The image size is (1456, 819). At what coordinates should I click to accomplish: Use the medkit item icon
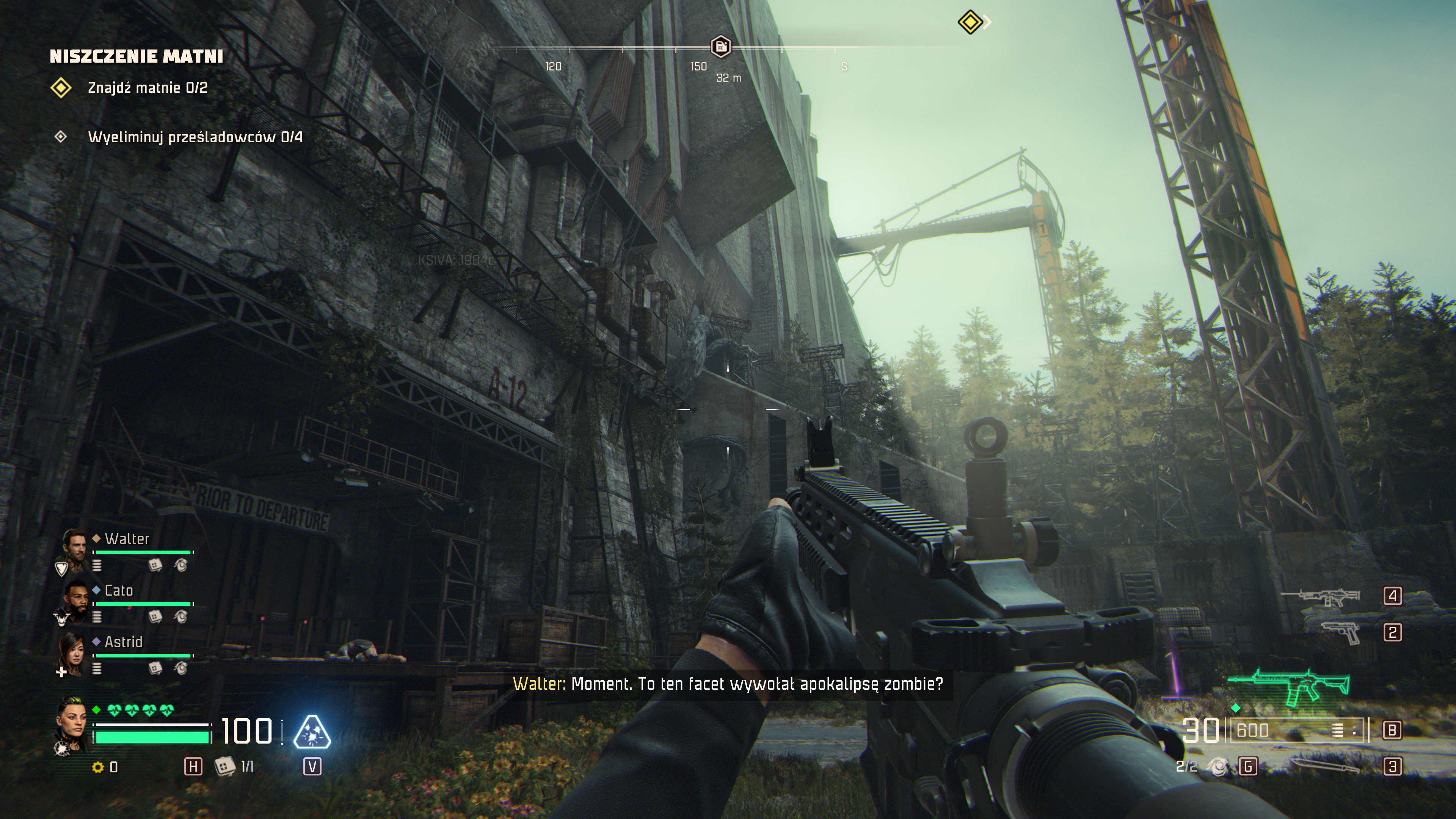(224, 766)
